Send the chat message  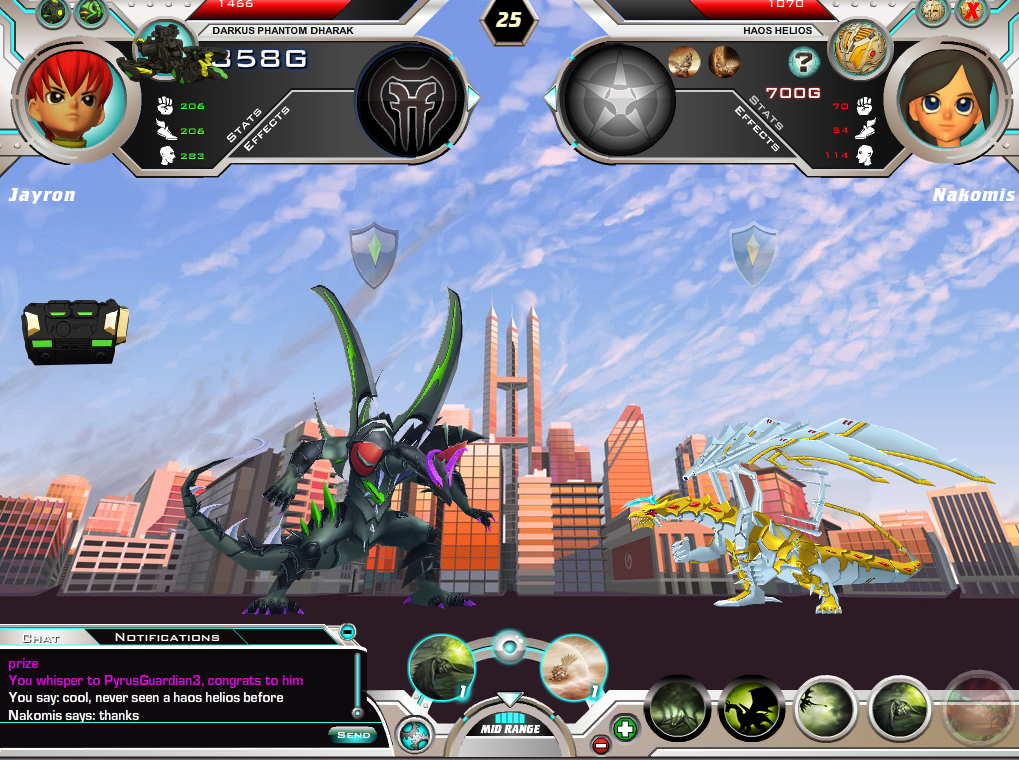click(352, 735)
